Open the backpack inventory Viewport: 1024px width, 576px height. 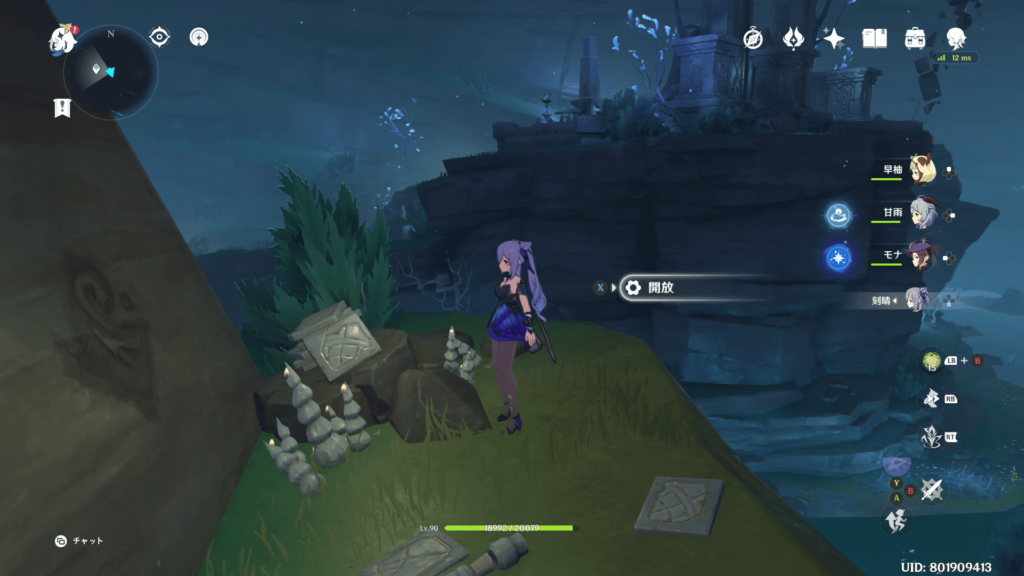click(x=915, y=38)
